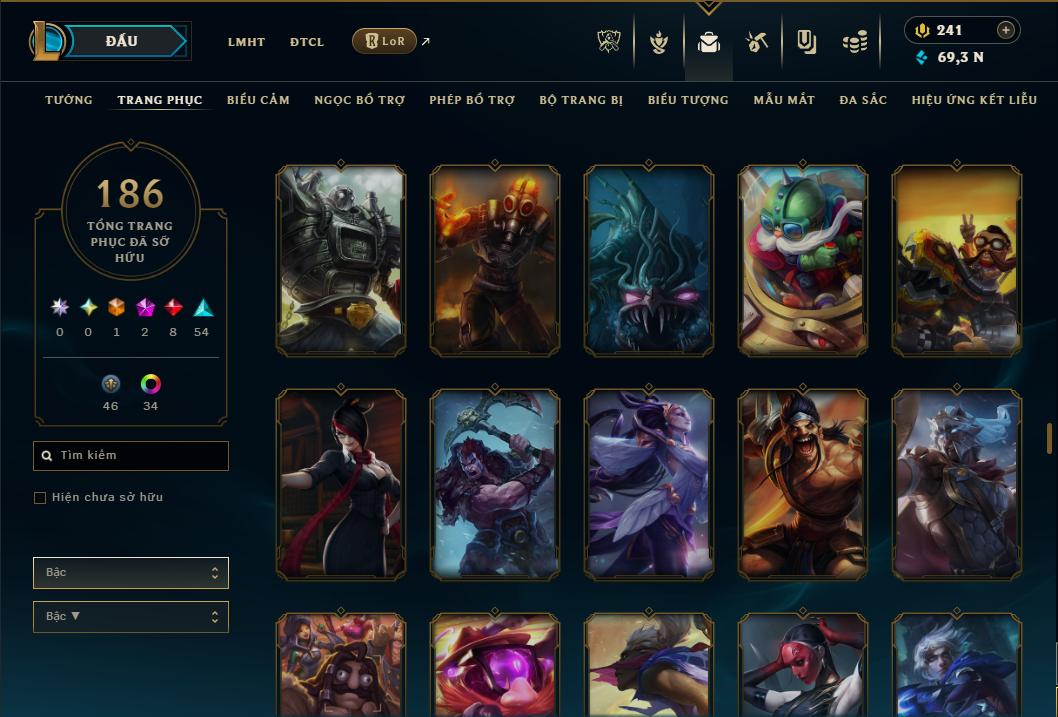Open the MẪU MẮT tab

(x=784, y=100)
